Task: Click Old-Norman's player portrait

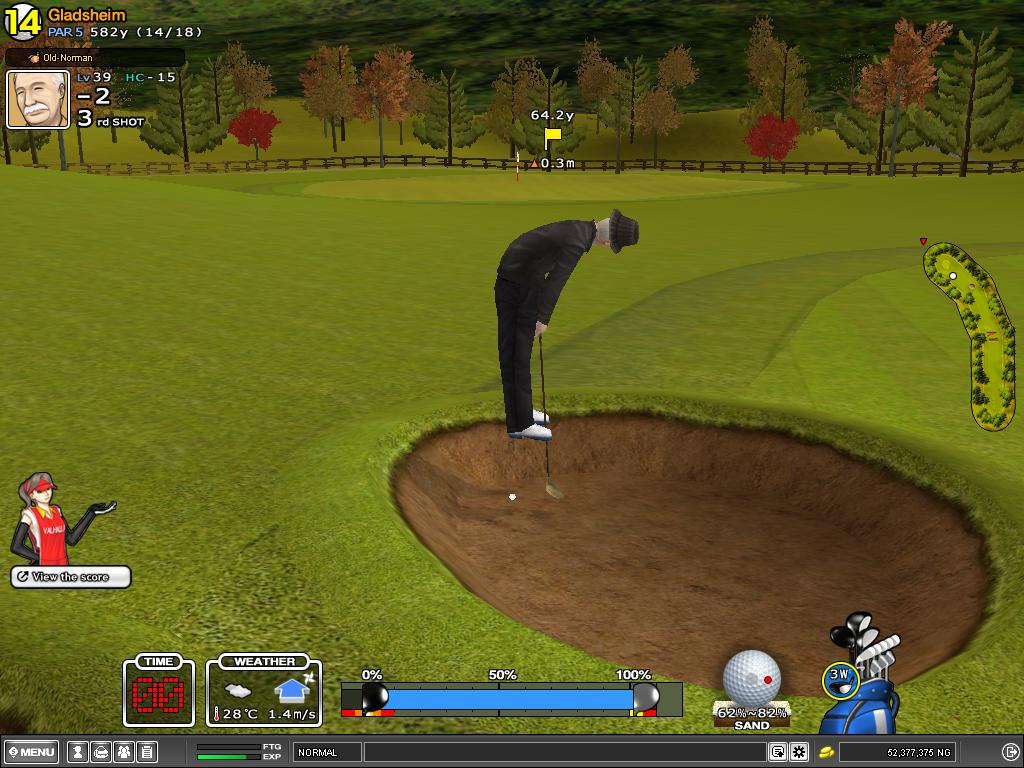Action: tap(38, 99)
